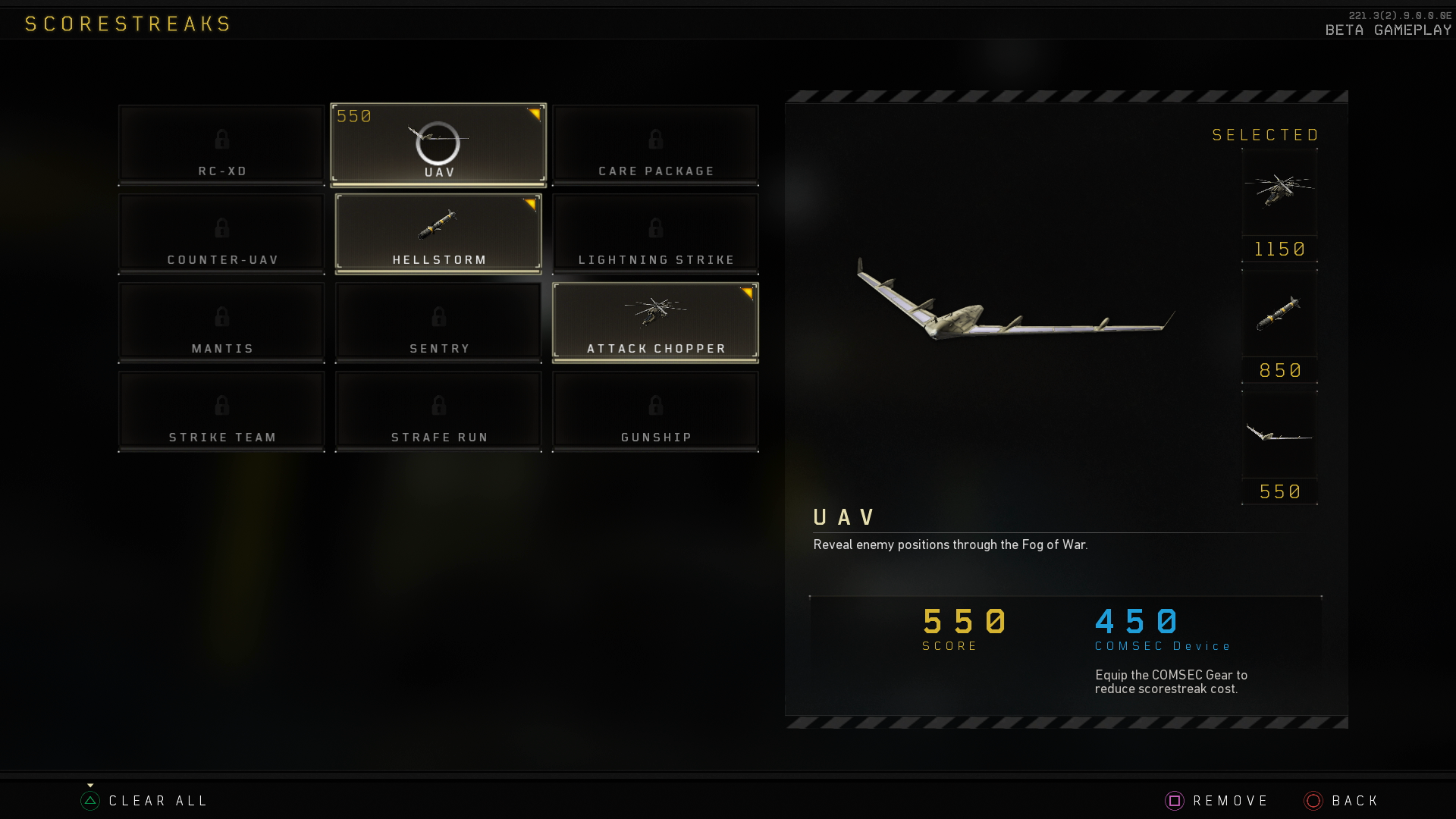The image size is (1456, 819).
Task: Click the lock icon on Gunship
Action: click(x=655, y=406)
